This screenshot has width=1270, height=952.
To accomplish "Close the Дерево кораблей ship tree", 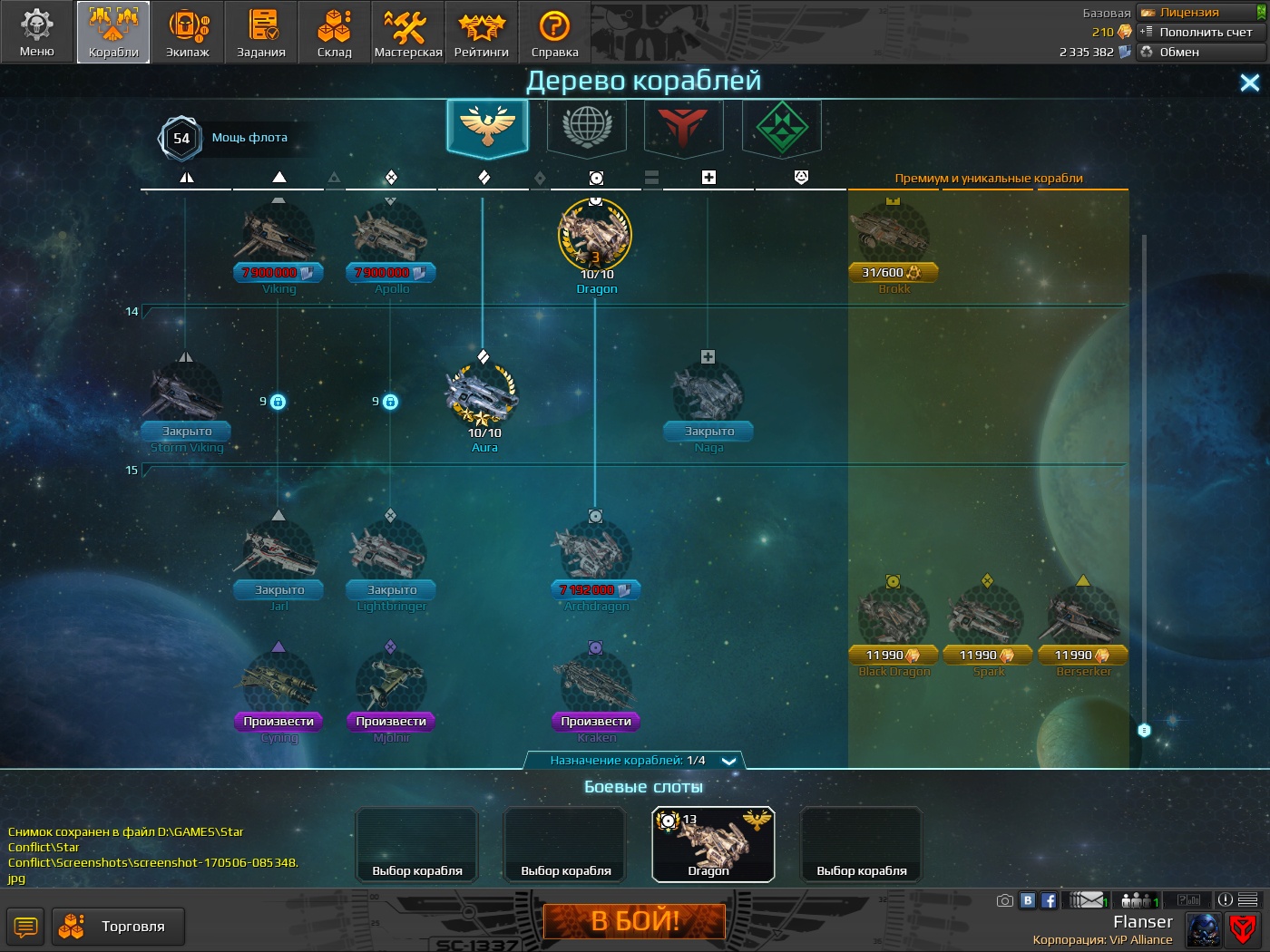I will pos(1249,83).
